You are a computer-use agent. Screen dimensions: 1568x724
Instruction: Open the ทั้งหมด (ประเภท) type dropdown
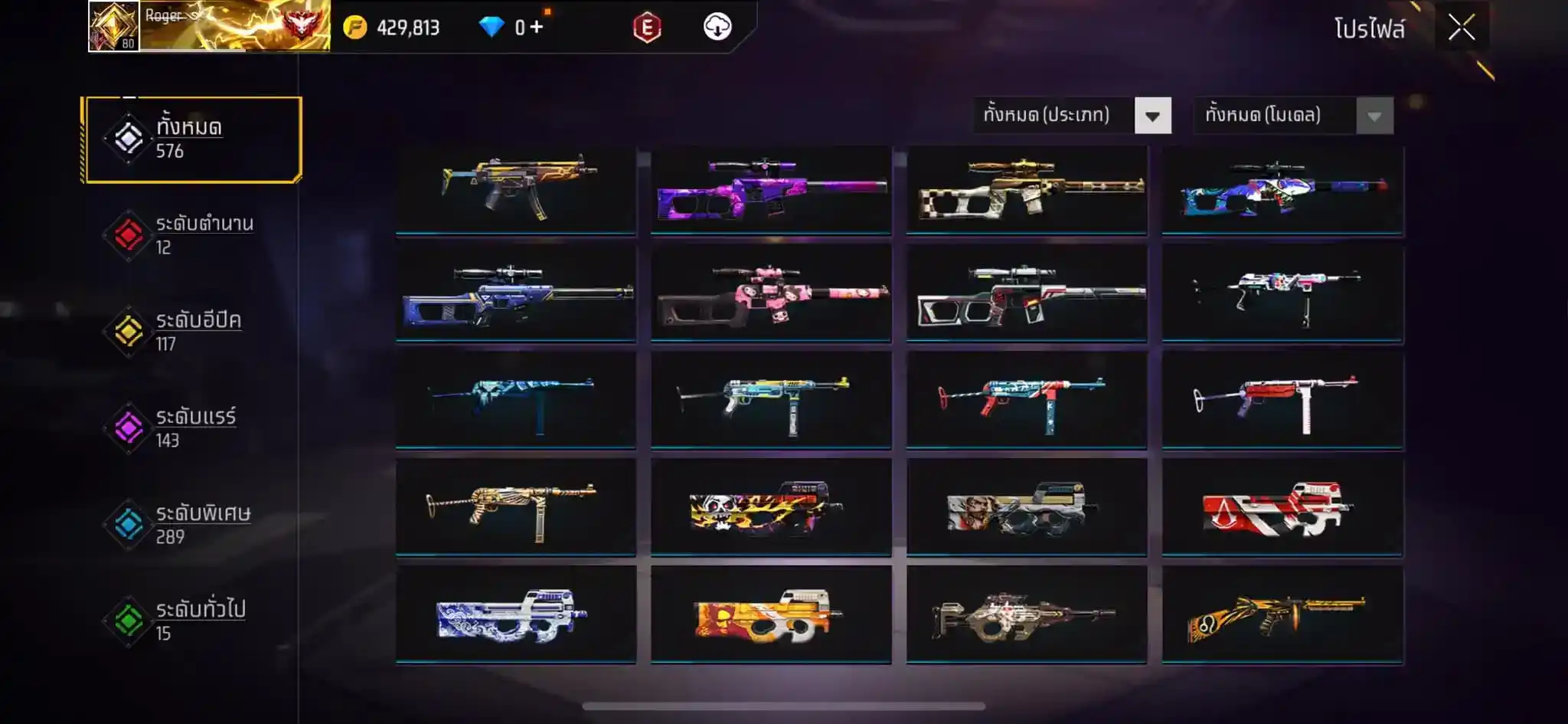(1072, 116)
